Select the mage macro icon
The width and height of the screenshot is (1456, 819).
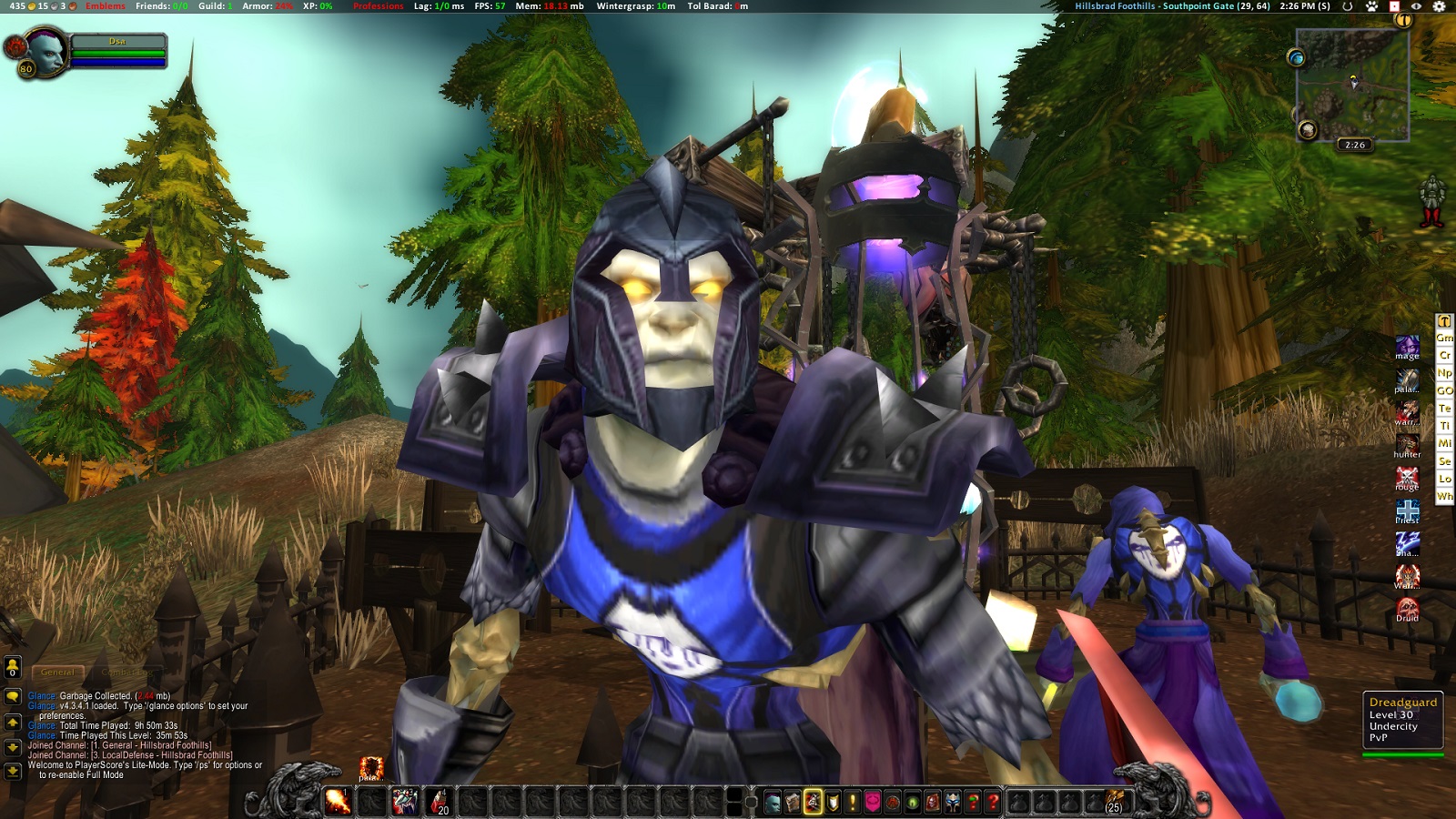pos(1407,346)
